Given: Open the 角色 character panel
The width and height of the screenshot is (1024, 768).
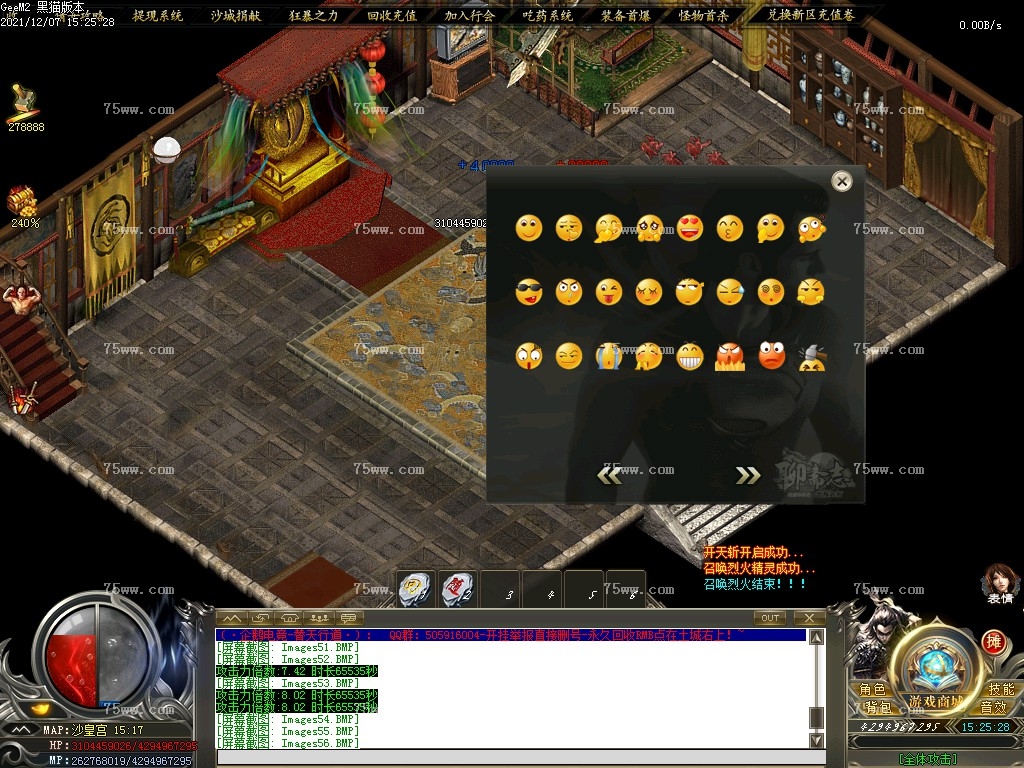Looking at the screenshot, I should pyautogui.click(x=872, y=689).
